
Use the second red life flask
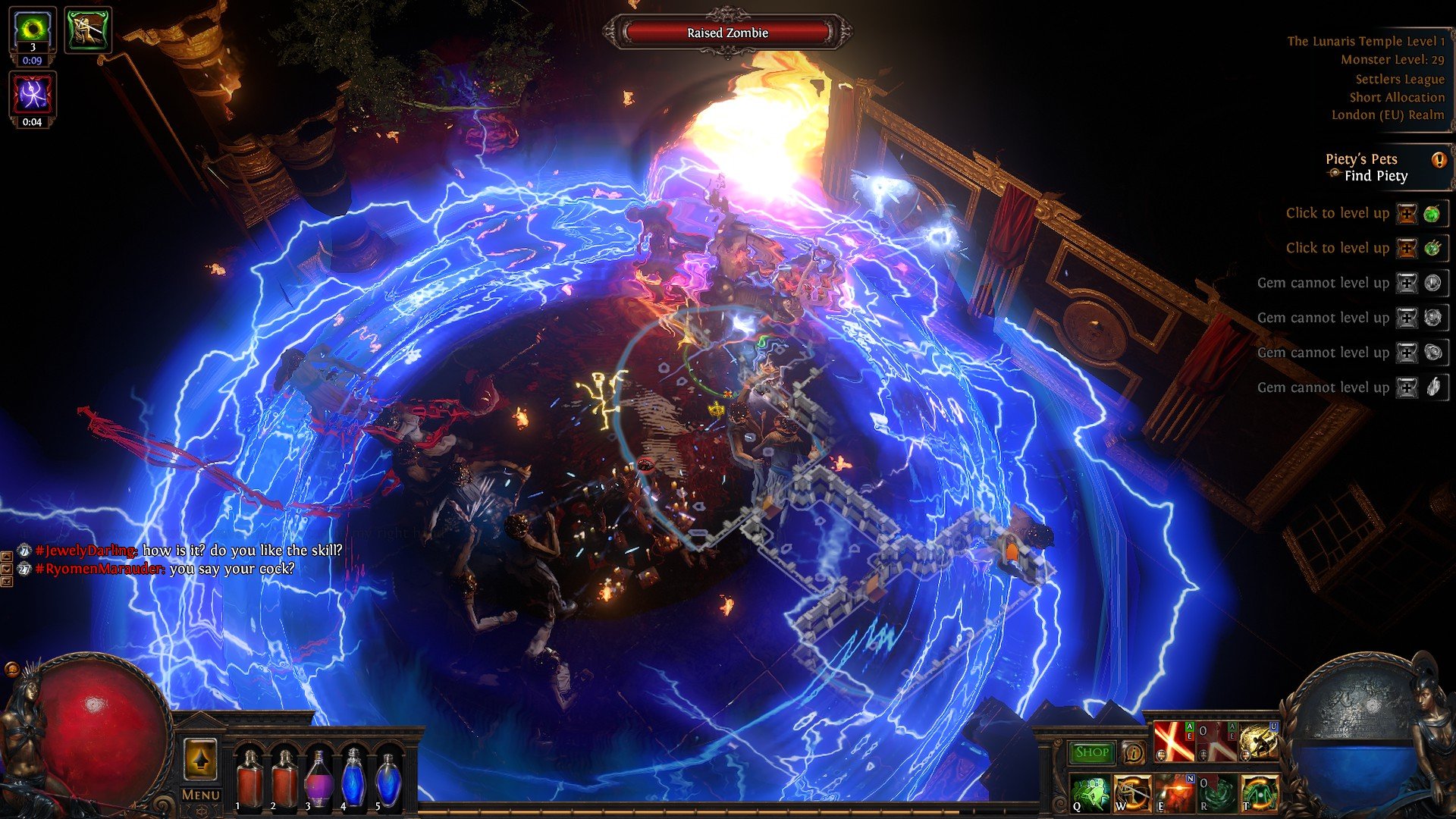tap(284, 778)
